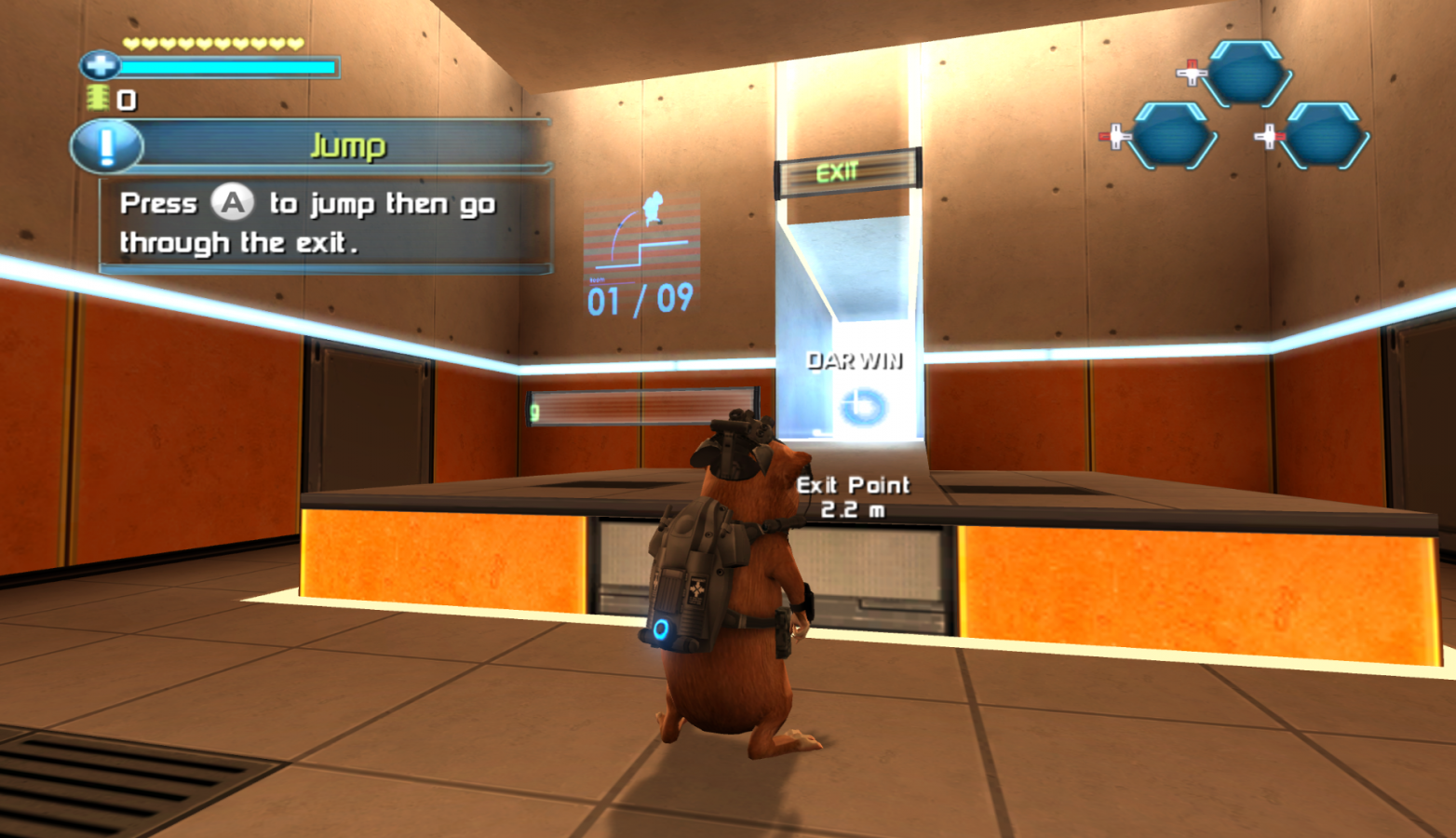Toggle the last heart in the hearts row
Screen dimensions: 1456x838
296,41
